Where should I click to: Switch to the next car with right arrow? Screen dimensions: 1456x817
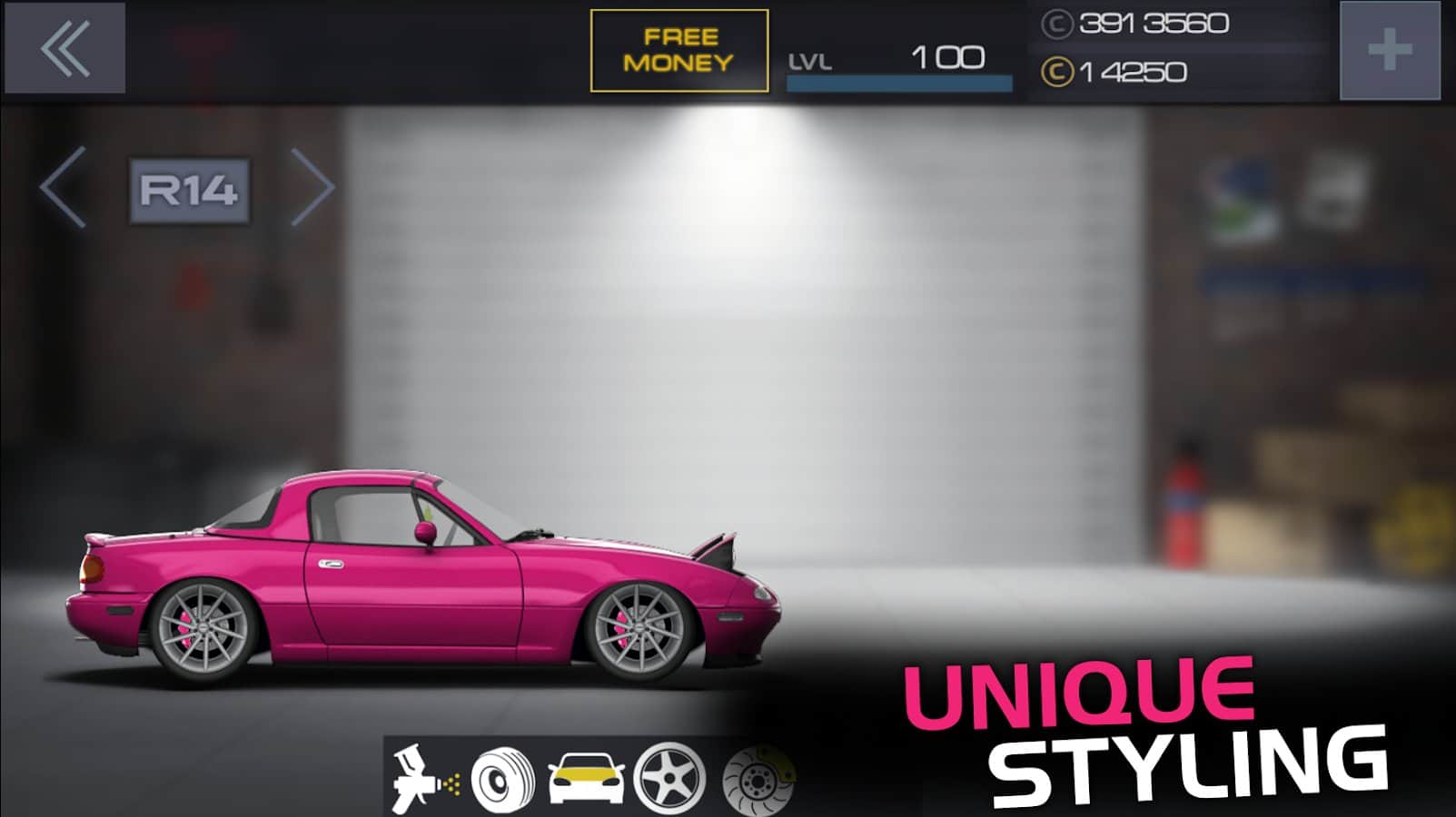313,187
